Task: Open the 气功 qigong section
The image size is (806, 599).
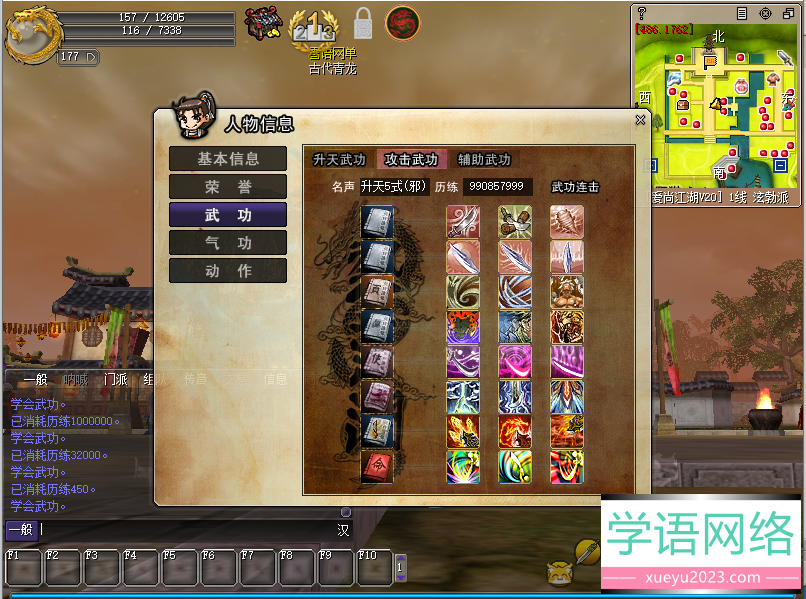Action: (228, 243)
